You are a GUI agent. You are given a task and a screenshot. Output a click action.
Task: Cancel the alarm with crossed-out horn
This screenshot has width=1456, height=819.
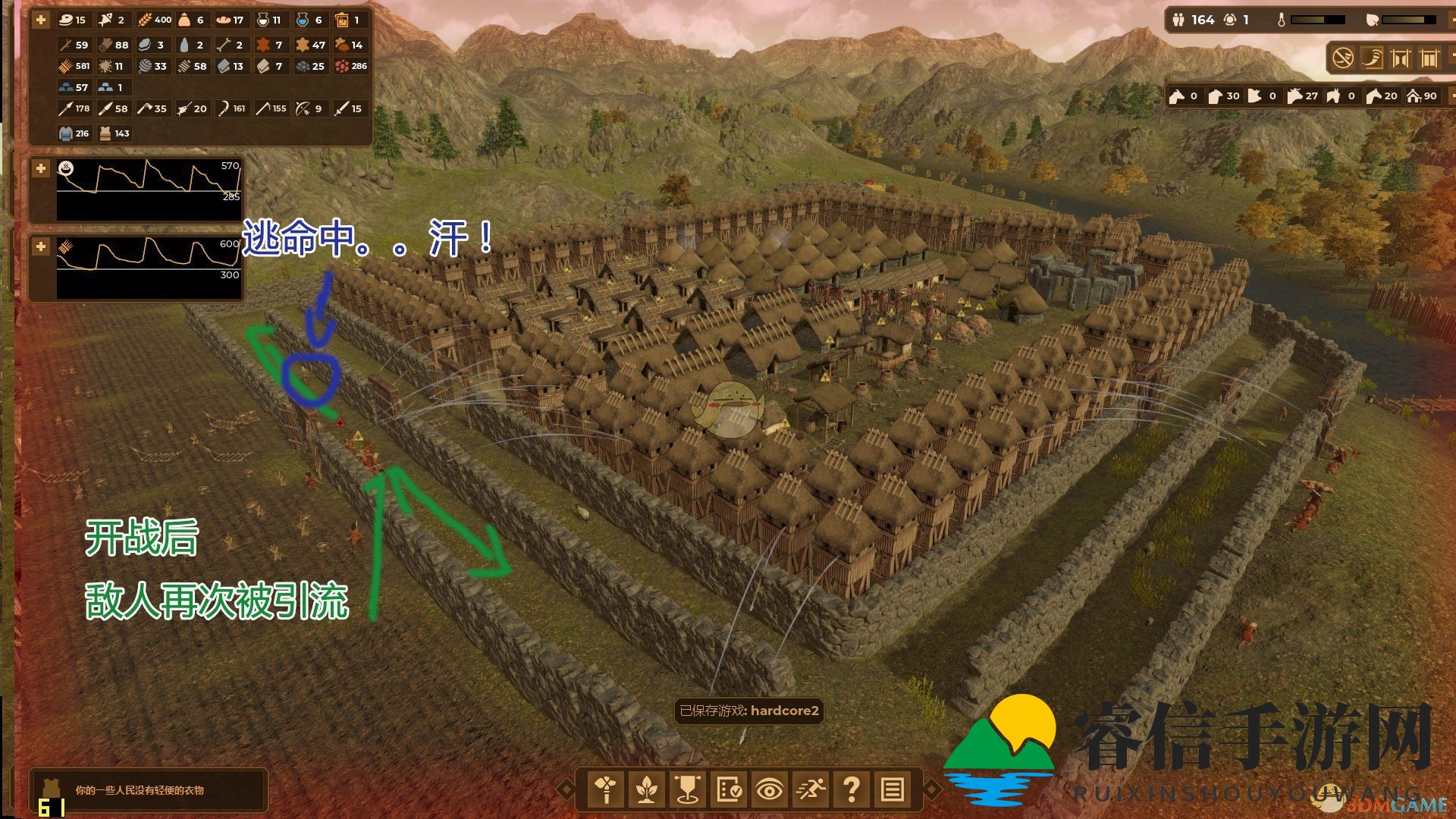pos(1343,58)
